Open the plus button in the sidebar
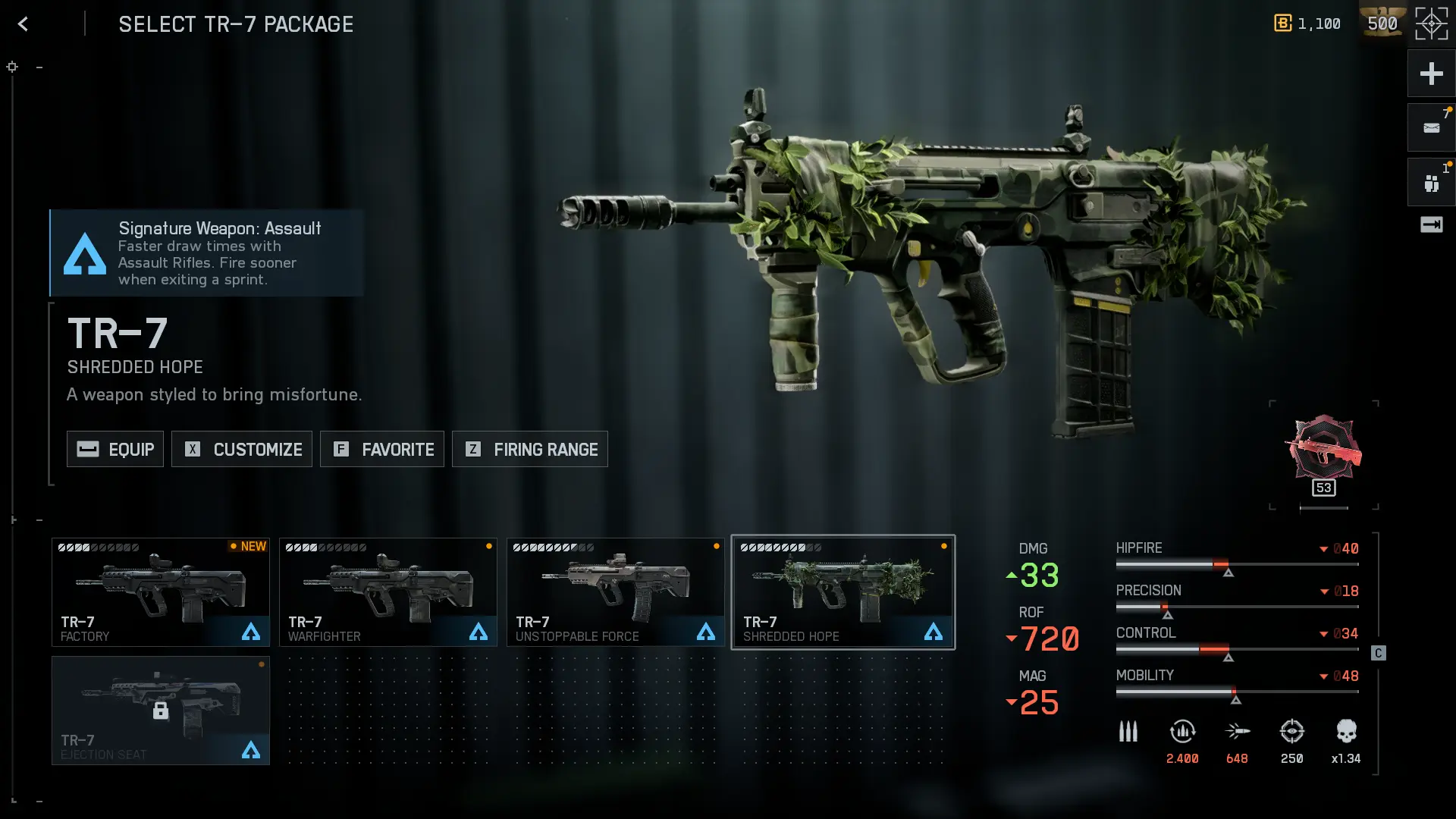 pos(1431,74)
